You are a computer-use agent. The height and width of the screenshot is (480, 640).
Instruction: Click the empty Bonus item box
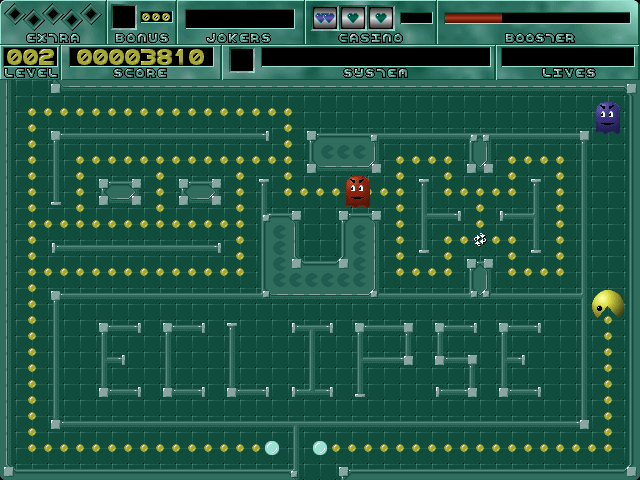pyautogui.click(x=124, y=17)
